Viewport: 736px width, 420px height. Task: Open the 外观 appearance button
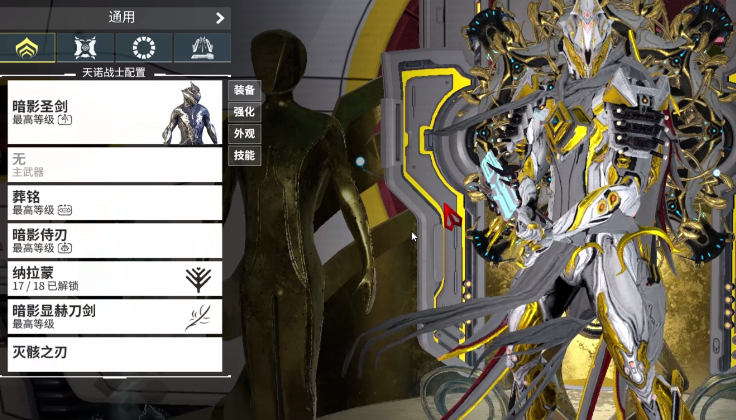point(245,134)
